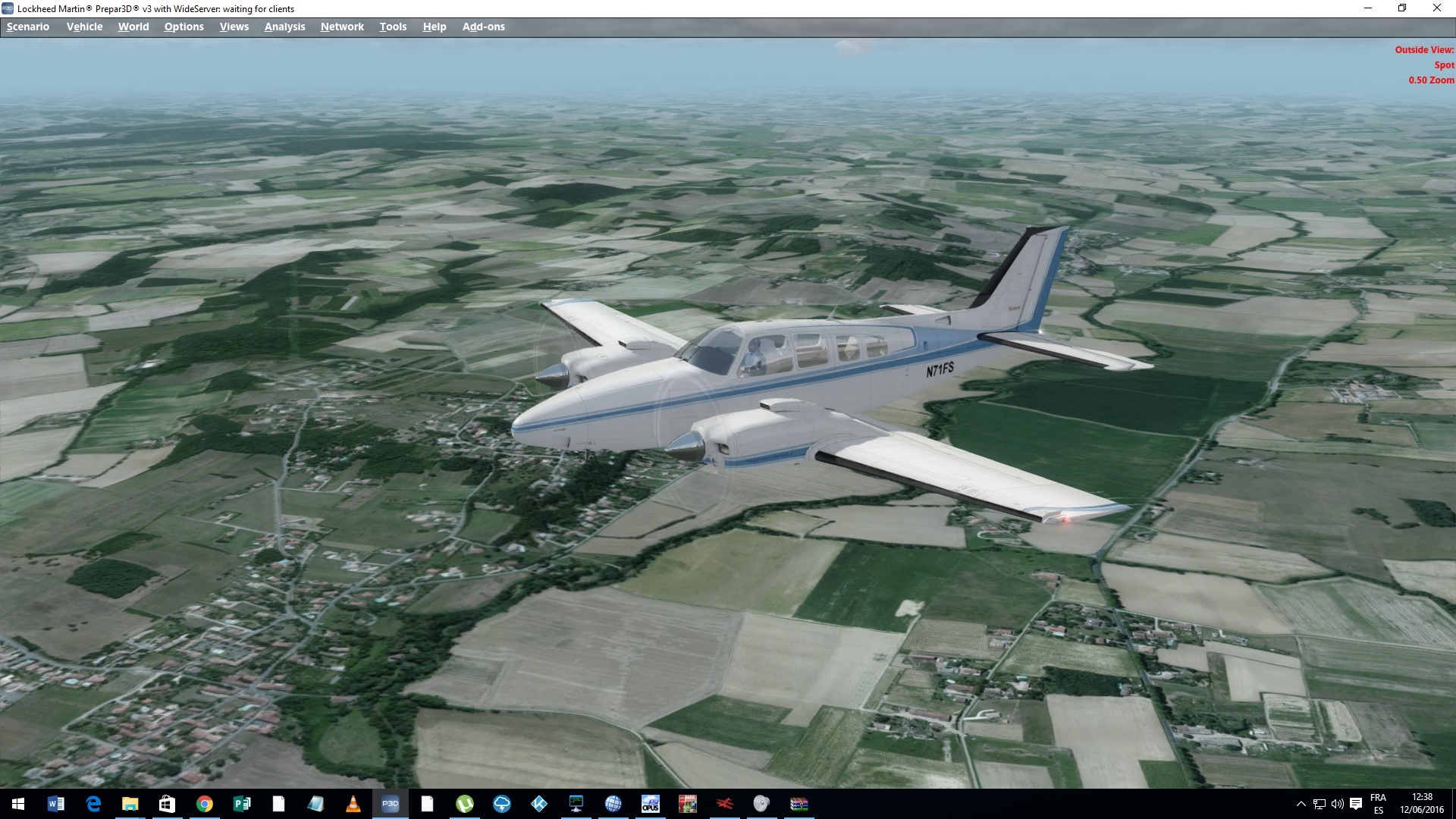Screen dimensions: 1456x819
Task: Open the Vehicle menu
Action: pos(84,27)
